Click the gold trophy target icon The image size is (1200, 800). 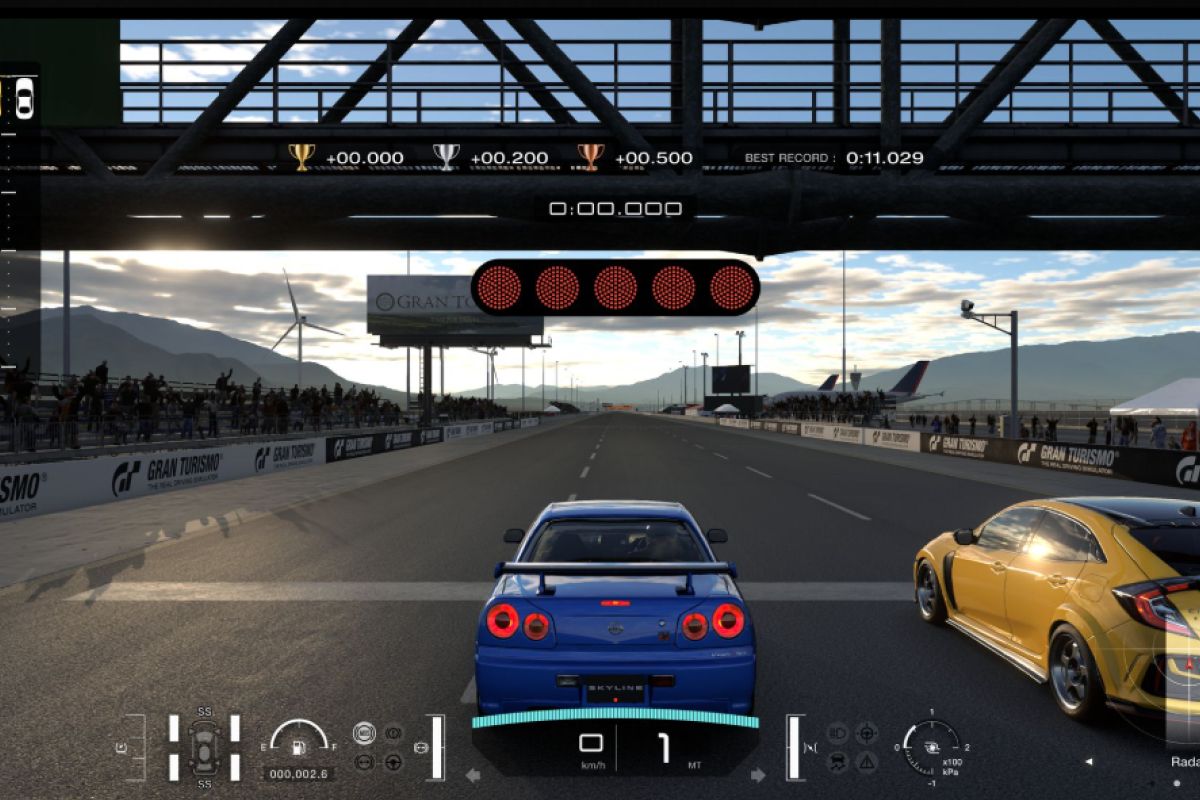click(301, 156)
